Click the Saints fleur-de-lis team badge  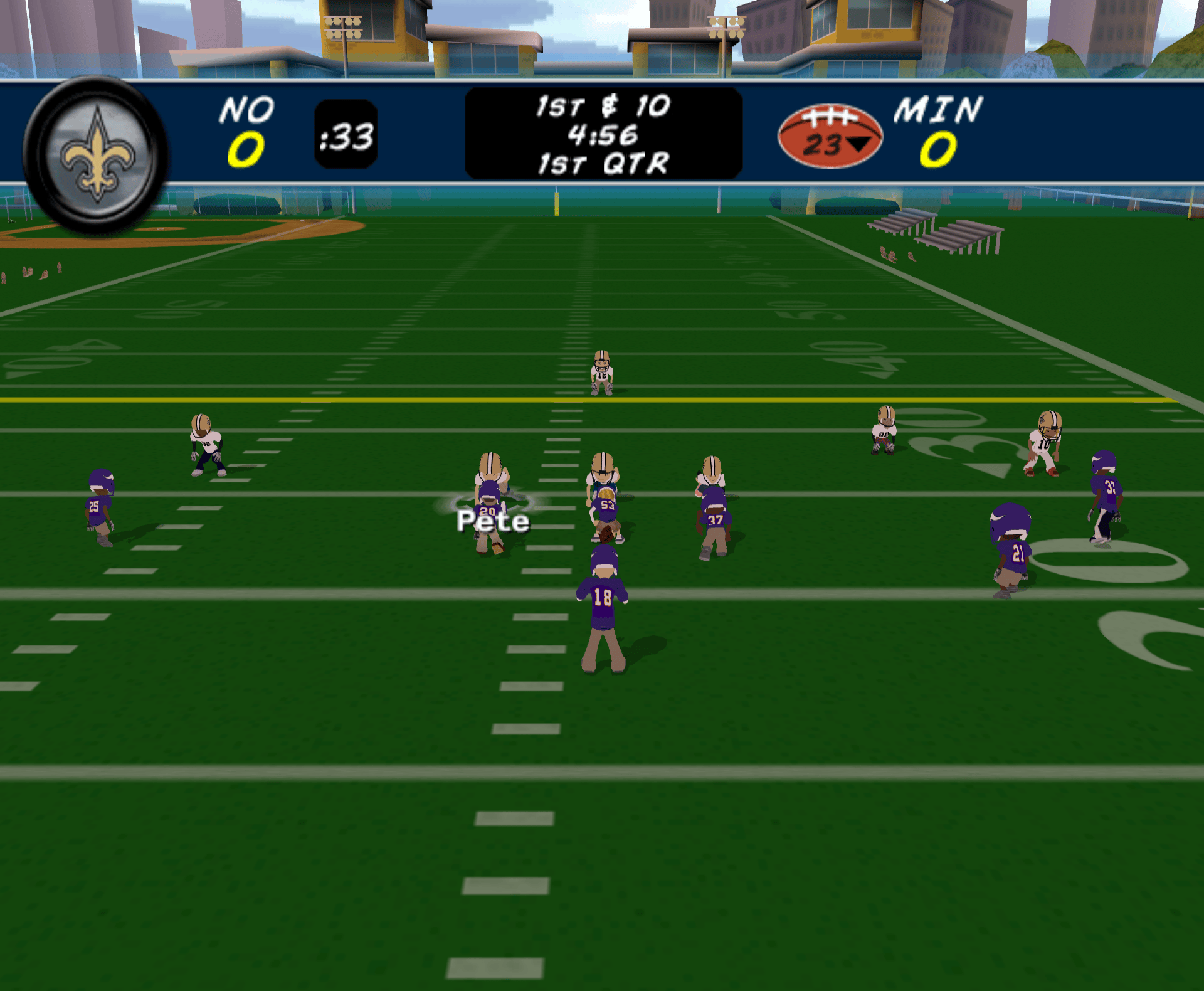(96, 154)
